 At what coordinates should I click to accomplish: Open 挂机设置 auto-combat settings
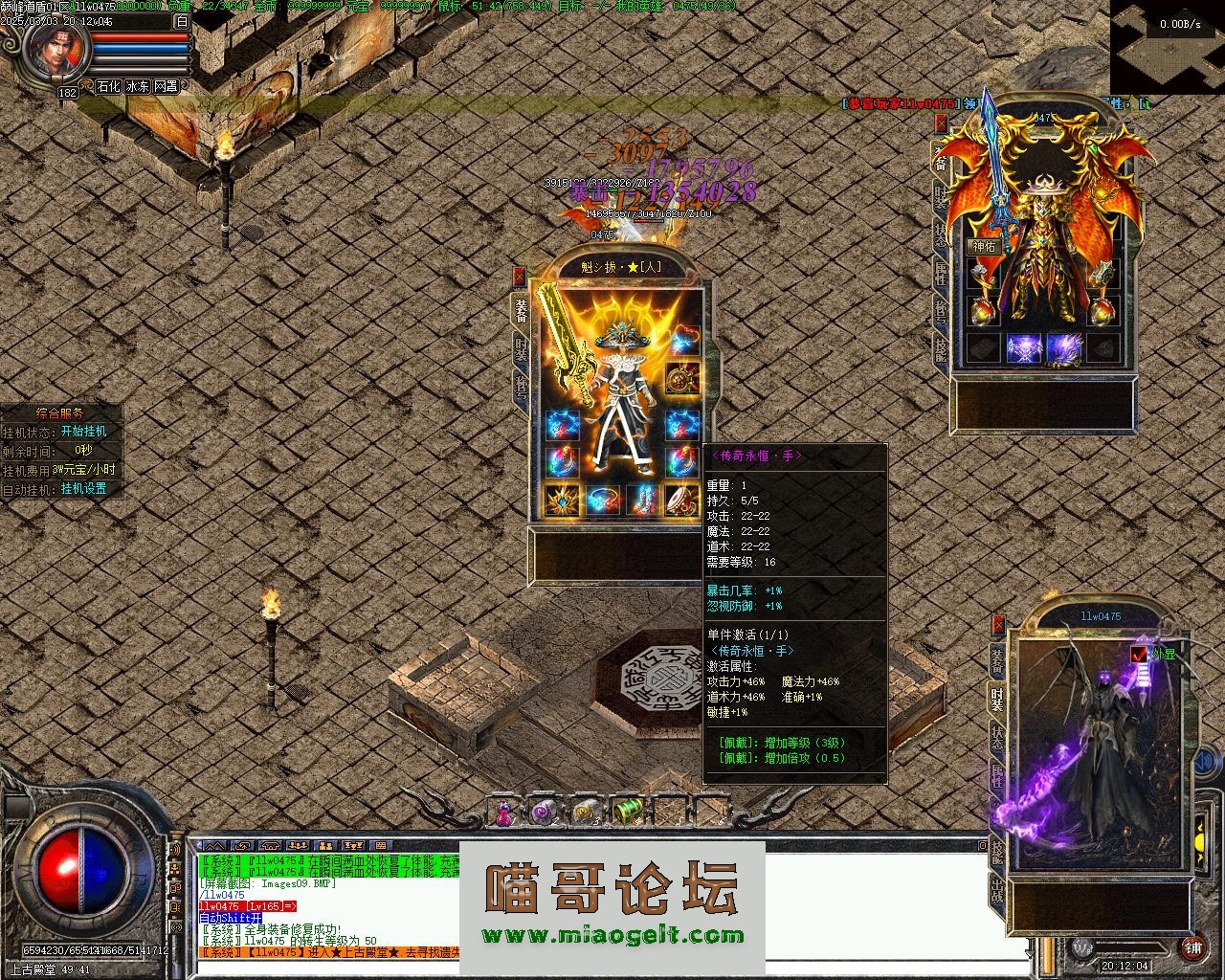tap(84, 488)
